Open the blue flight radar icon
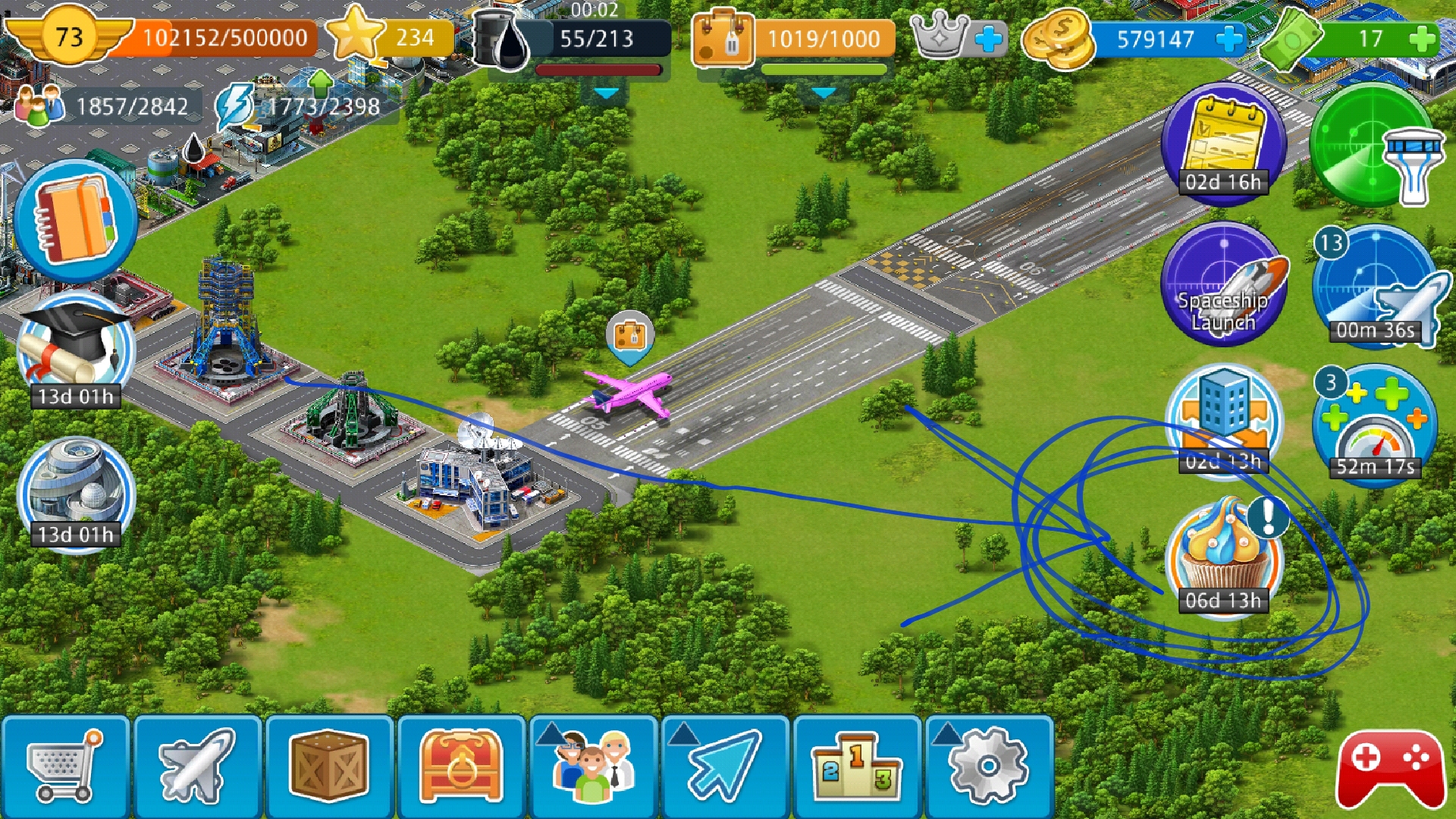Screen dimensions: 1456x819 1375,287
